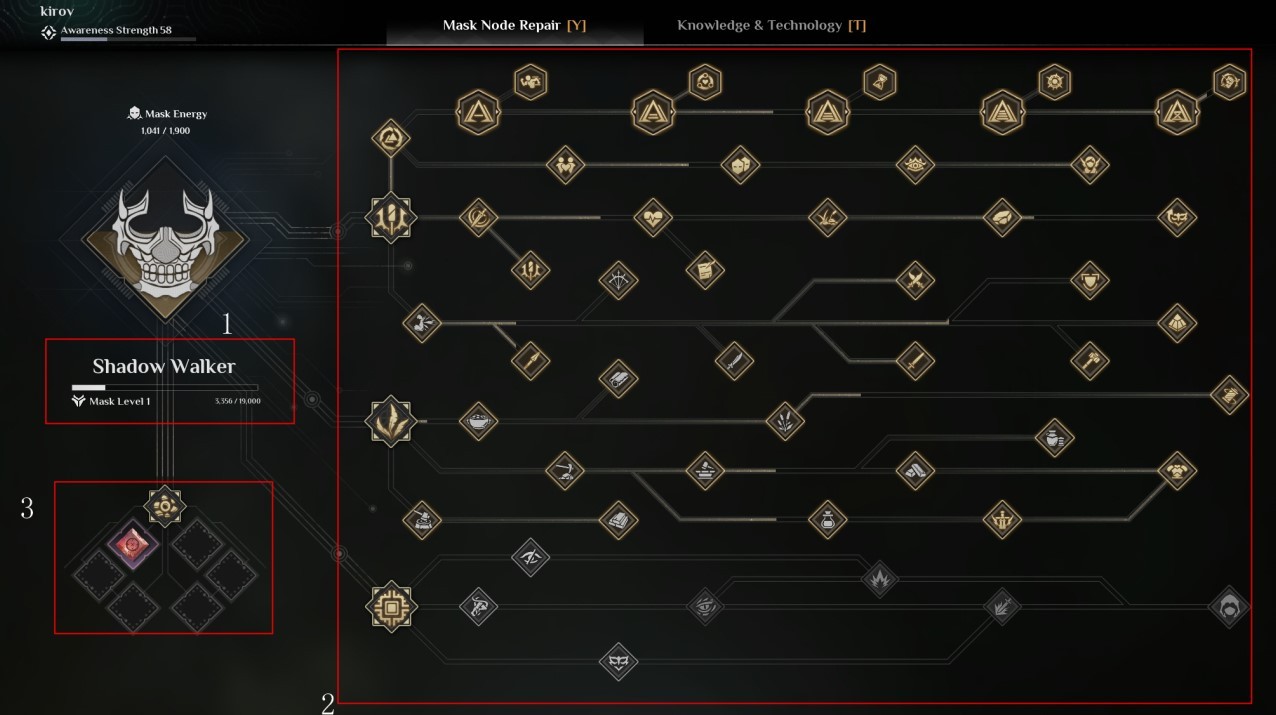Select the hammer node

click(1089, 360)
